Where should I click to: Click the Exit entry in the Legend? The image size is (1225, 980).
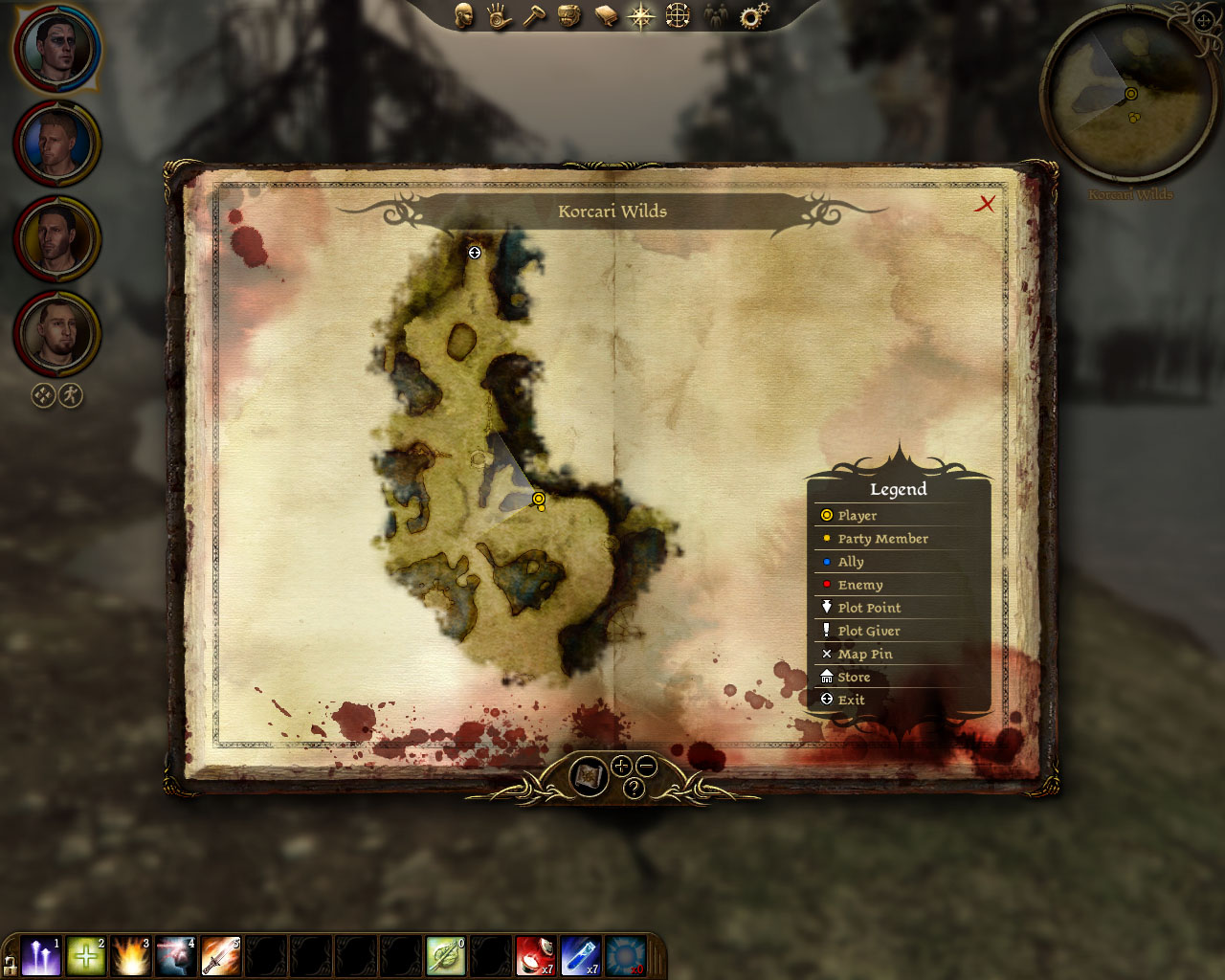[x=851, y=700]
